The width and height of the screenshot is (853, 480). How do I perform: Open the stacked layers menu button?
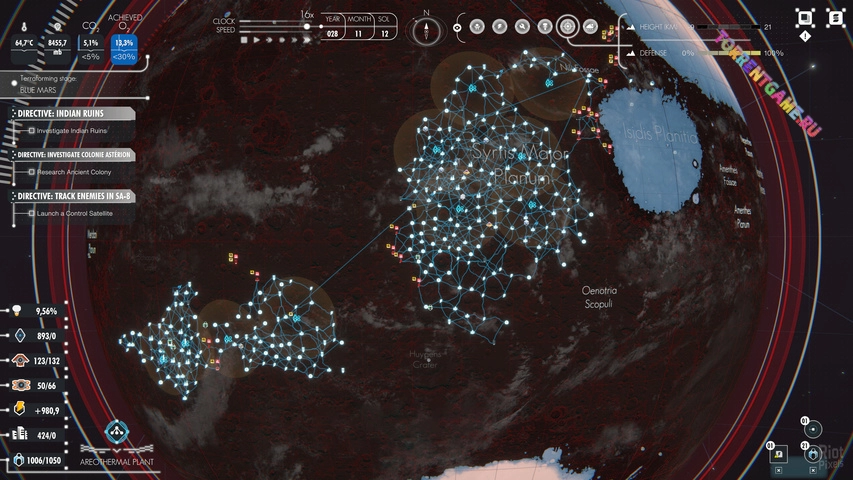click(x=834, y=18)
